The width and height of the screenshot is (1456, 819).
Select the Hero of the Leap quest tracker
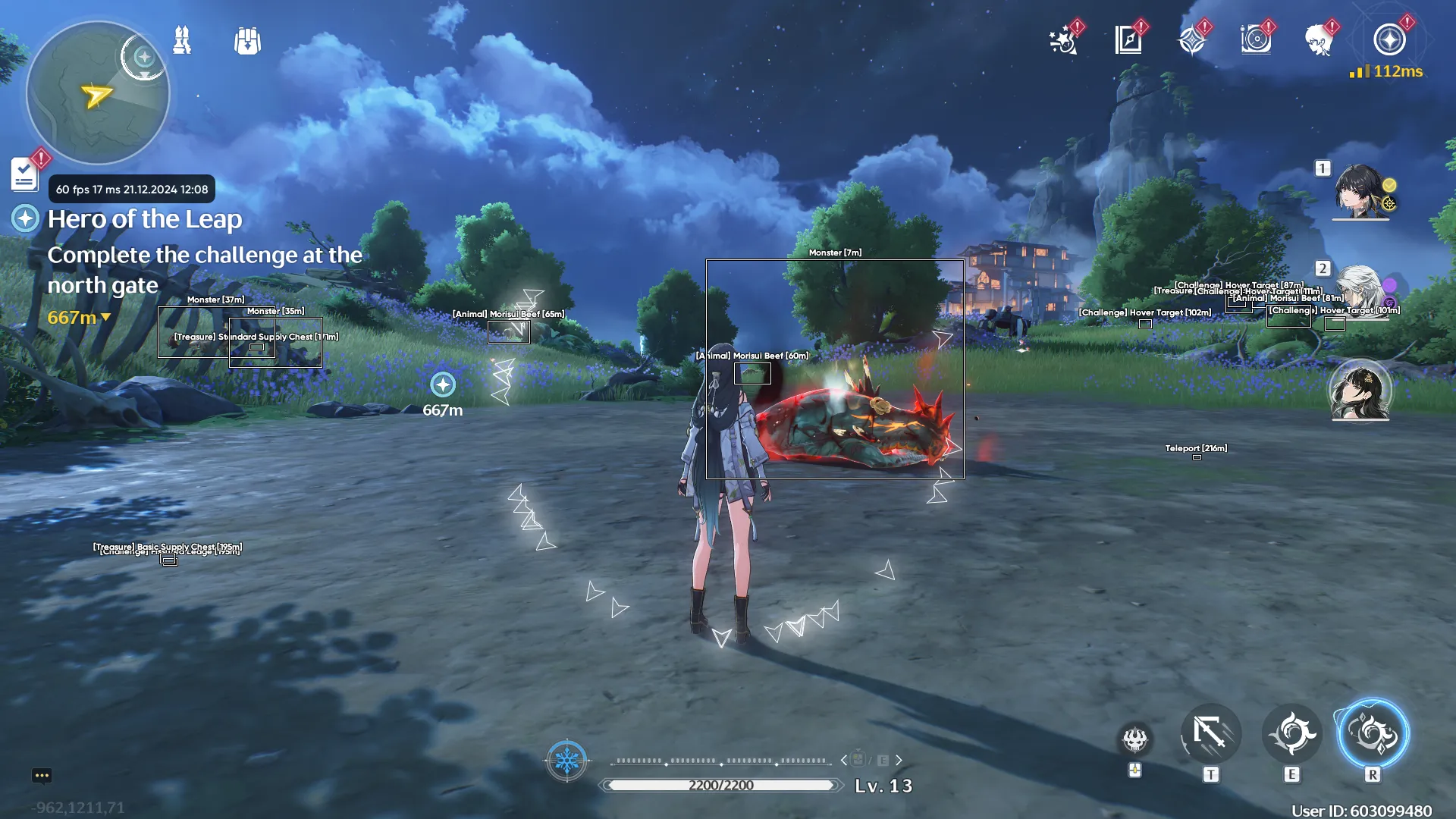coord(144,219)
